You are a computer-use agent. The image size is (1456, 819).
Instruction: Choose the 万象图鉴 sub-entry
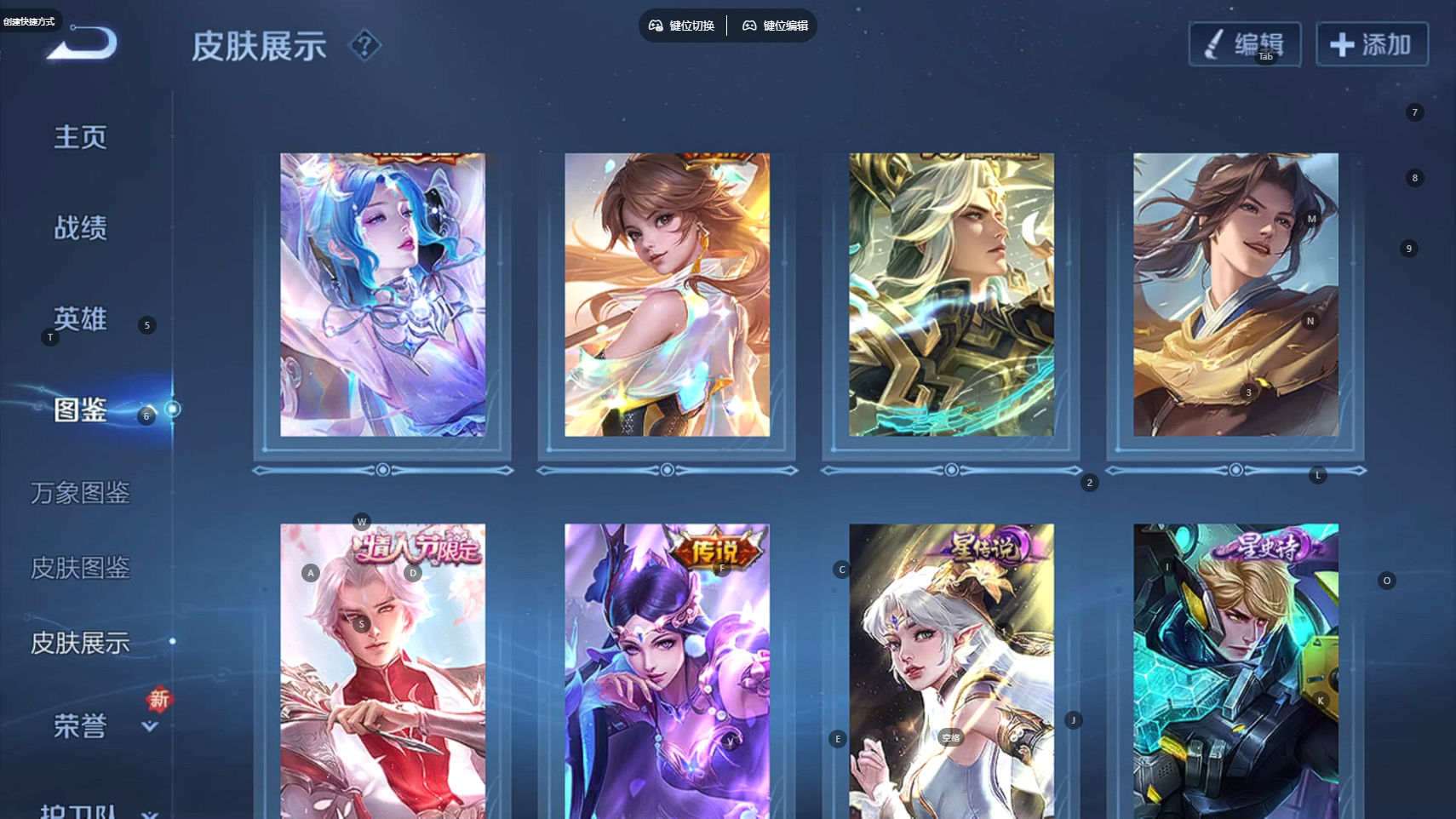(80, 493)
